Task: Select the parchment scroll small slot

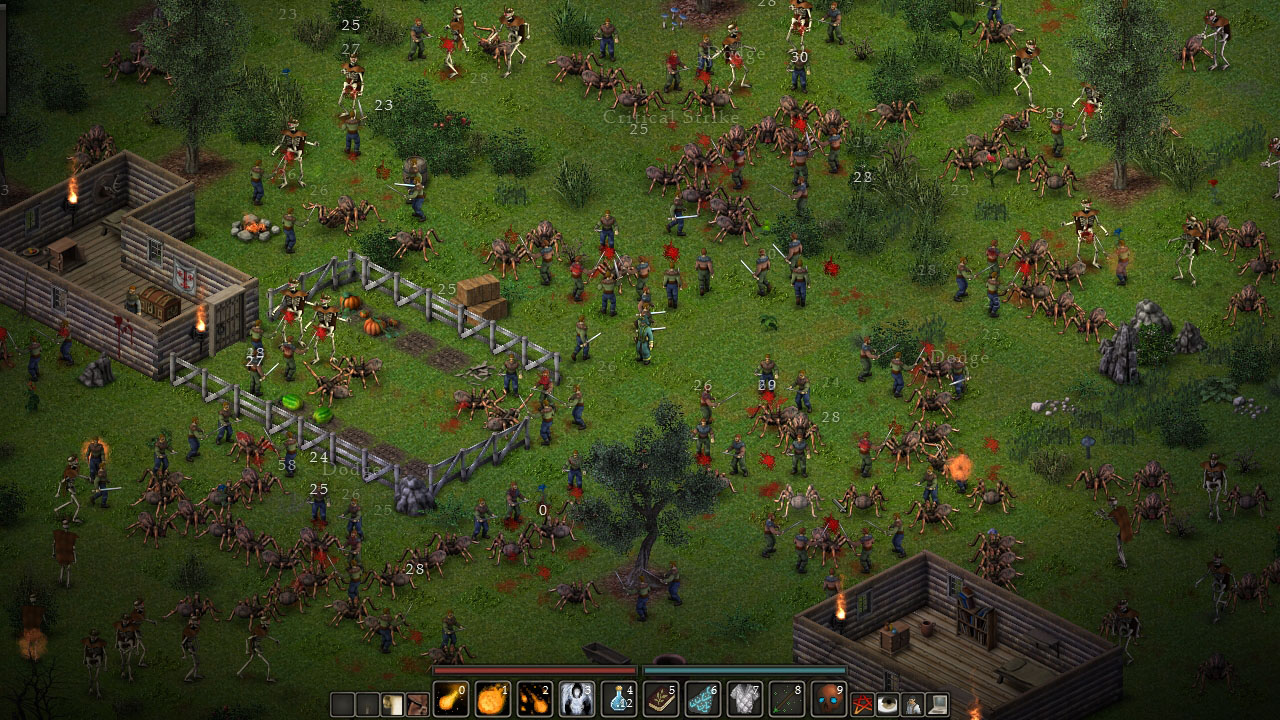Action: tap(392, 704)
